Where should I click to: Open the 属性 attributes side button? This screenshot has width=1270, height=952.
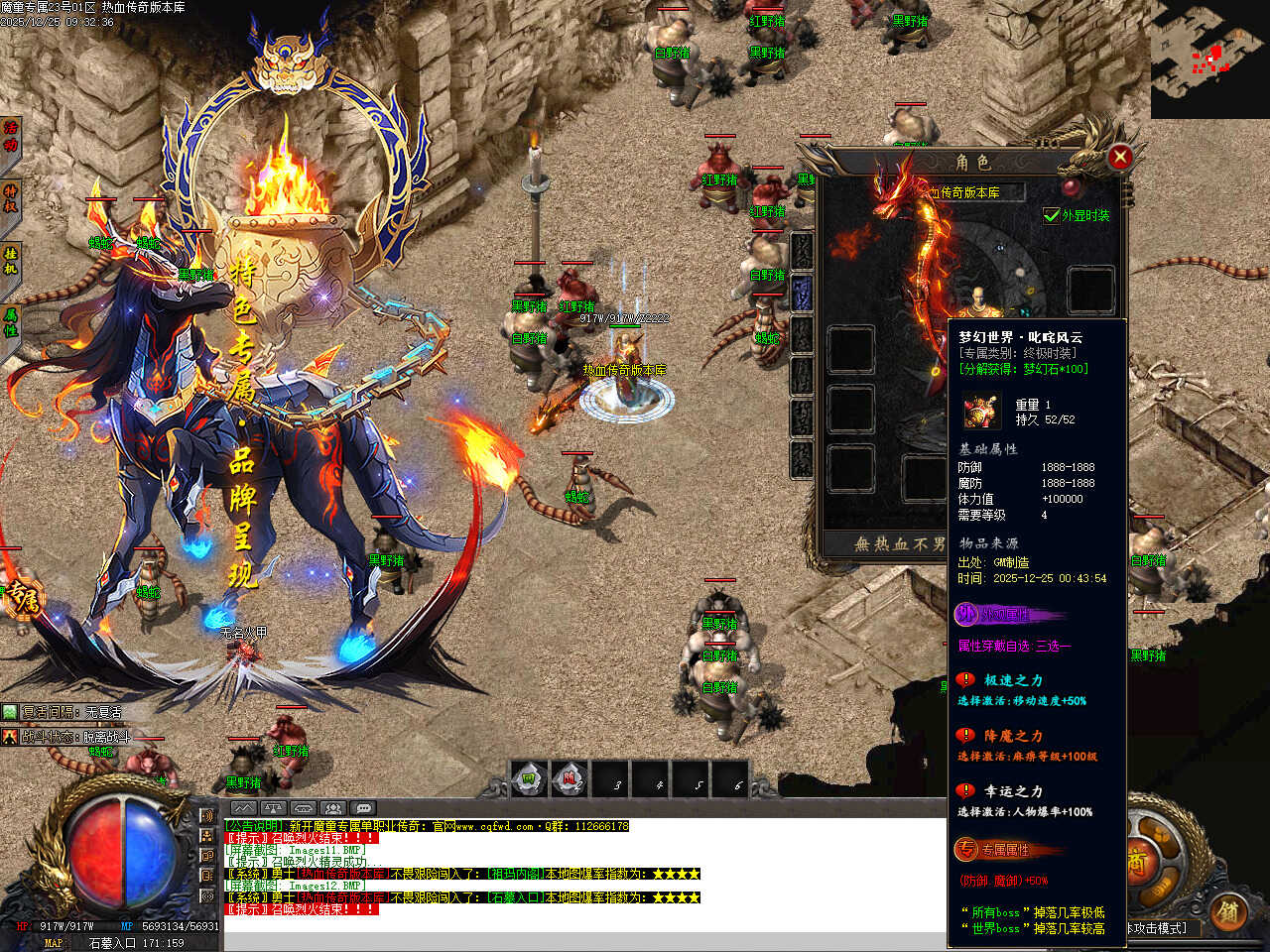point(11,321)
